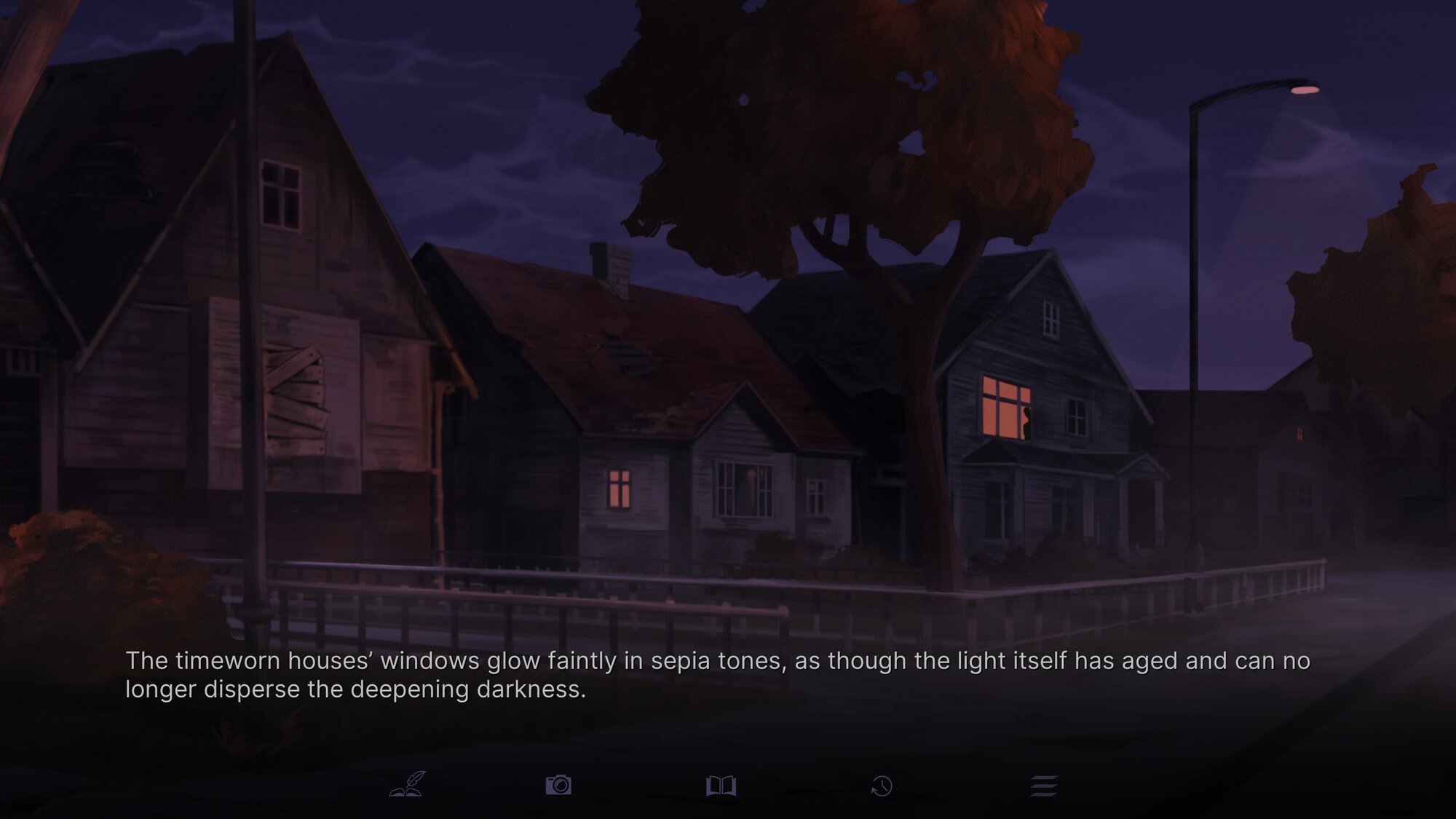Open the quill and book journal icon
Screen dimensions: 1456x819
(x=408, y=785)
